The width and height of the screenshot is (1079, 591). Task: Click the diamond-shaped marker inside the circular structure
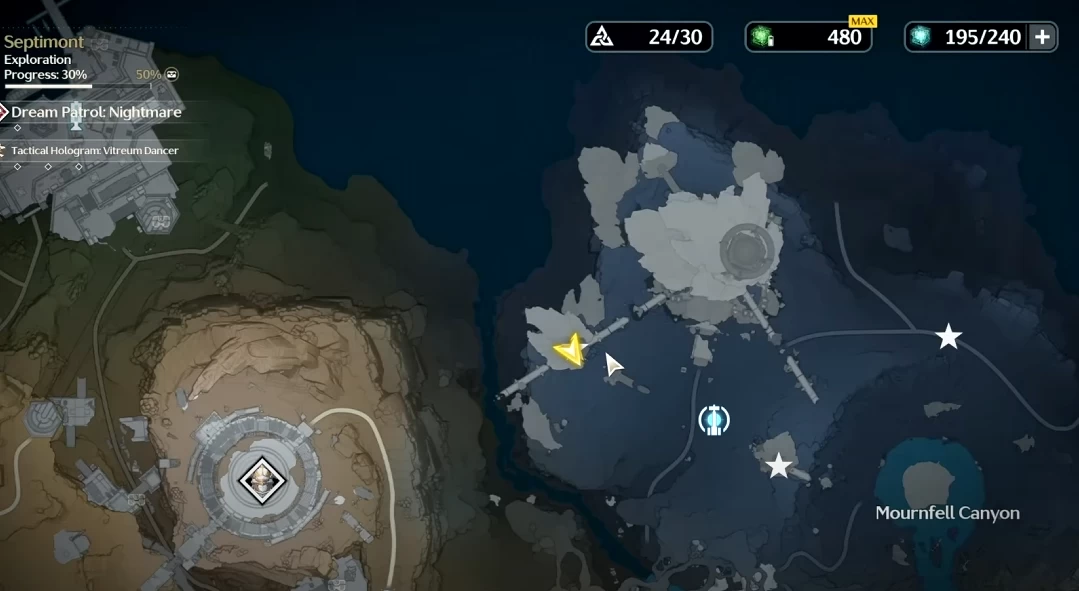pyautogui.click(x=262, y=481)
